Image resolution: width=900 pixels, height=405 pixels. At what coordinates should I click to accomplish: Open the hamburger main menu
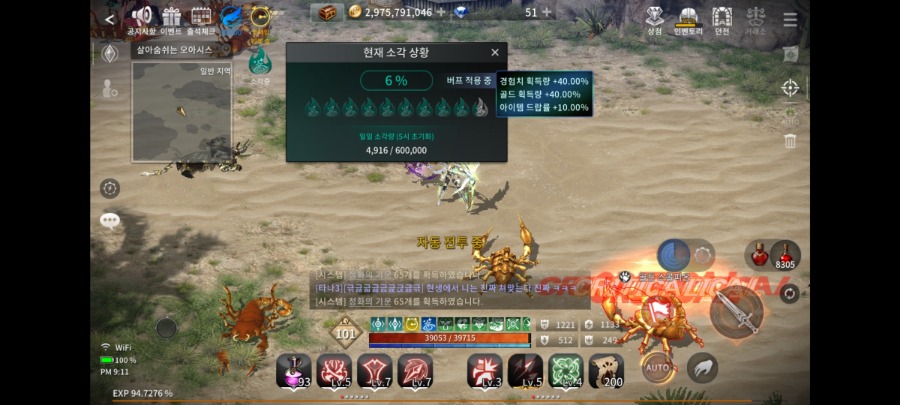[790, 20]
